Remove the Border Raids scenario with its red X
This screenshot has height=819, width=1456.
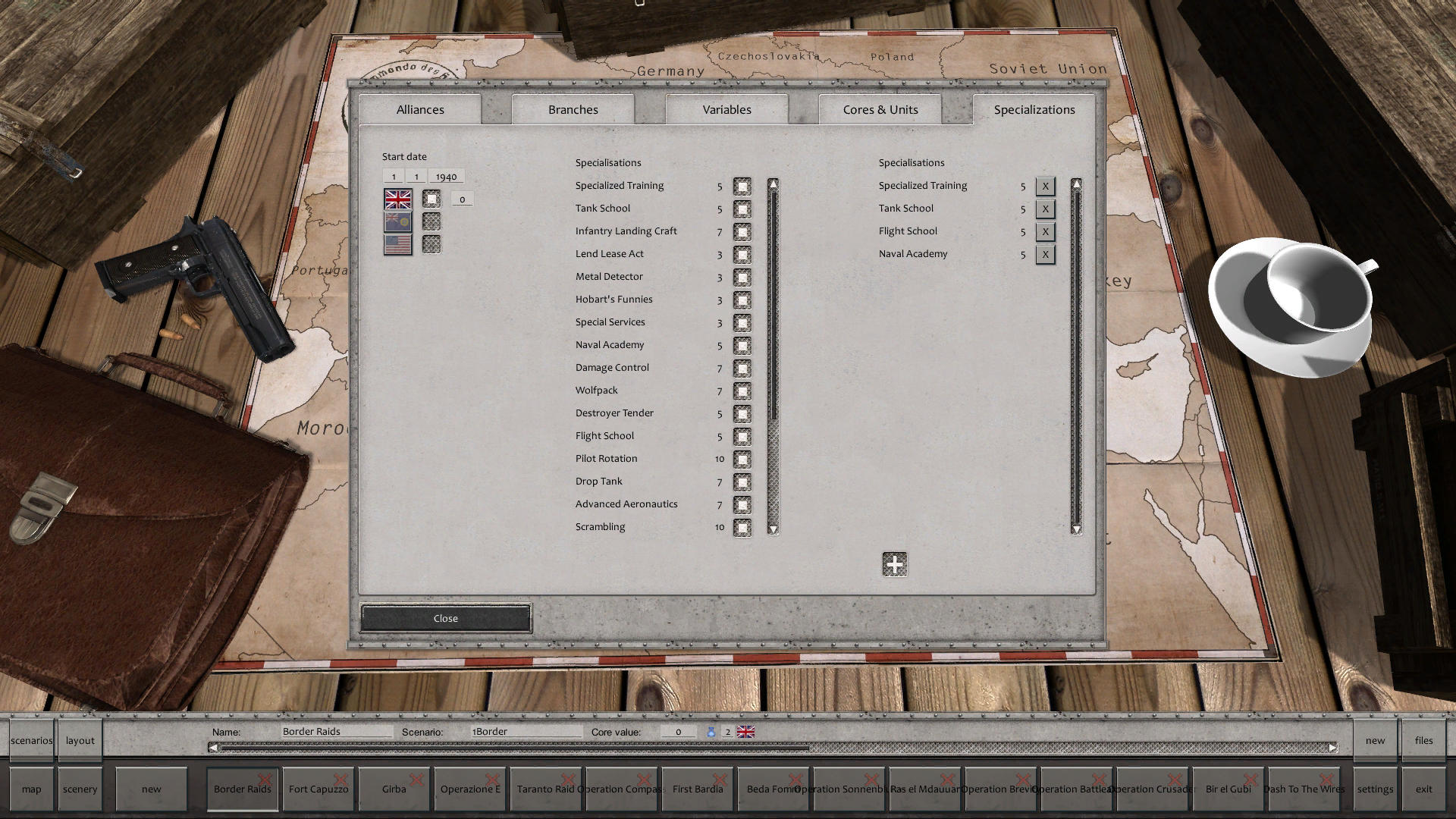pyautogui.click(x=265, y=780)
